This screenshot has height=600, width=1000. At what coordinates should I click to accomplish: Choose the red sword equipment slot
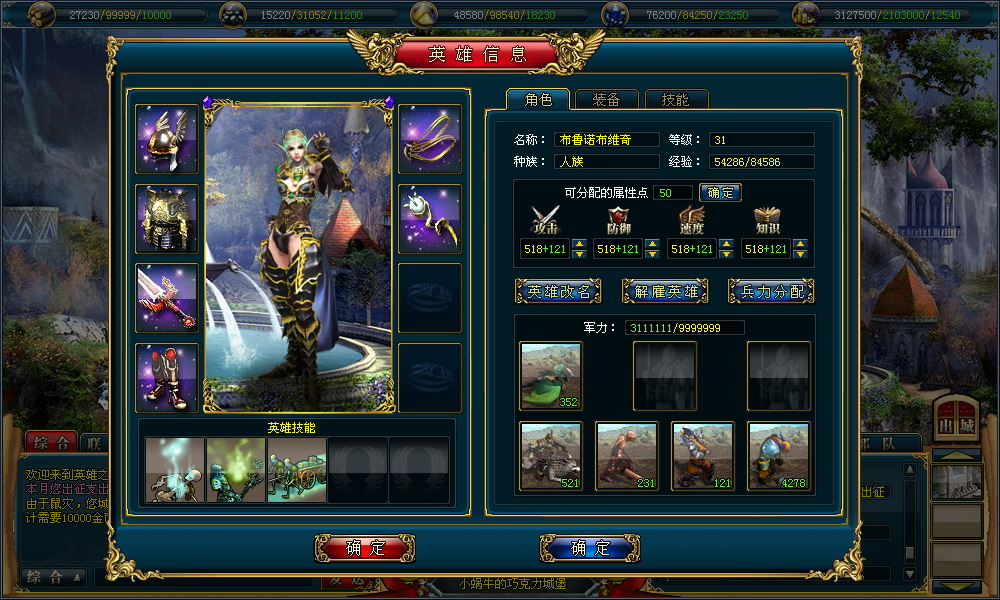(x=167, y=298)
